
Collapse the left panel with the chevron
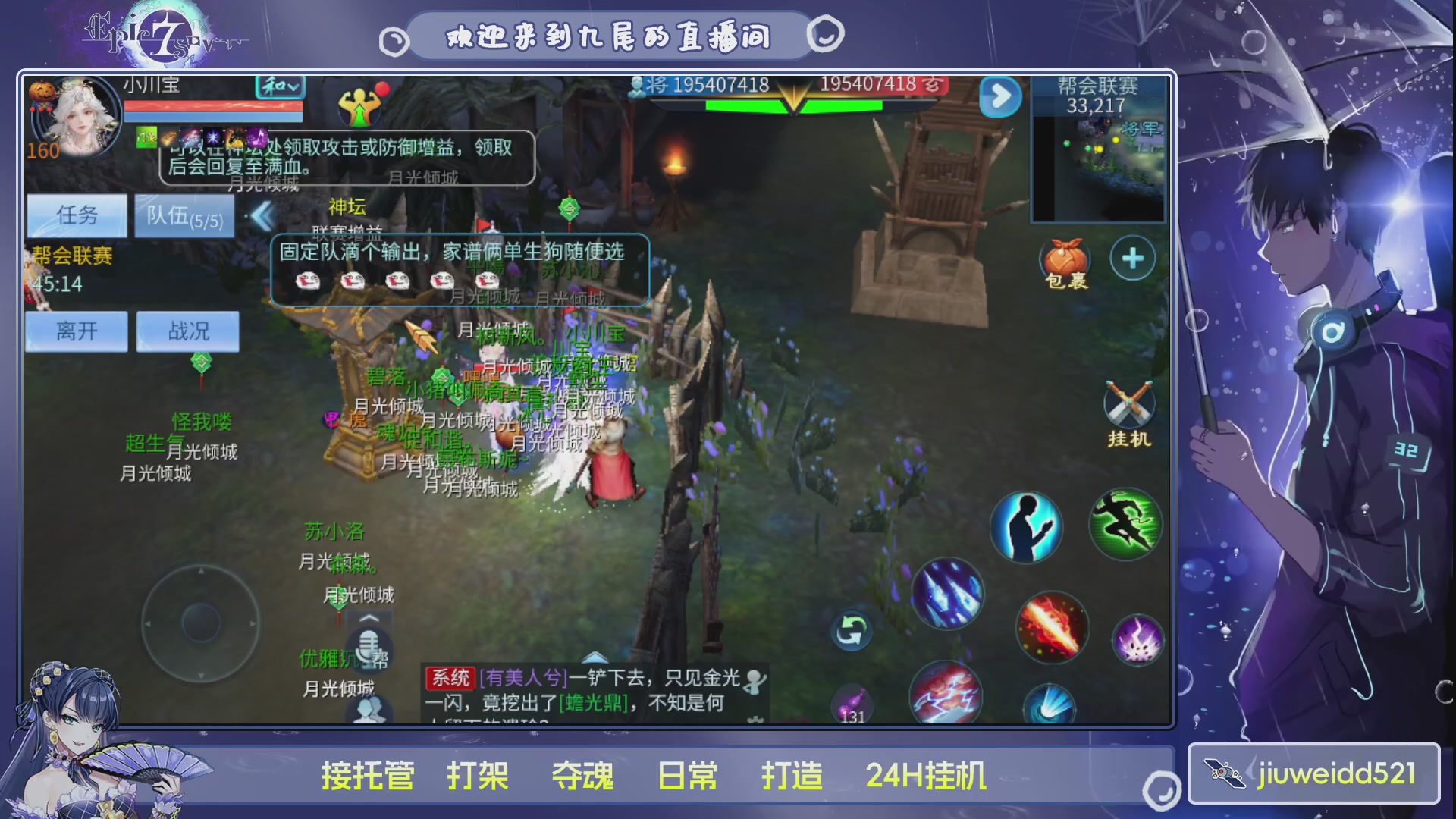coord(264,215)
